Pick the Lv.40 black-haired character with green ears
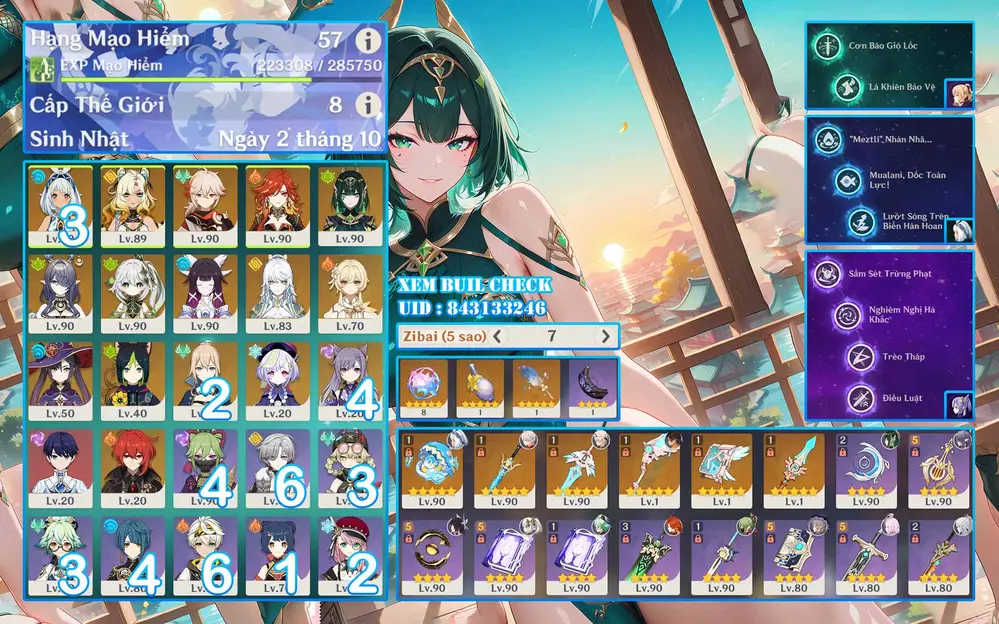Screen dimensions: 999x624 pos(132,382)
